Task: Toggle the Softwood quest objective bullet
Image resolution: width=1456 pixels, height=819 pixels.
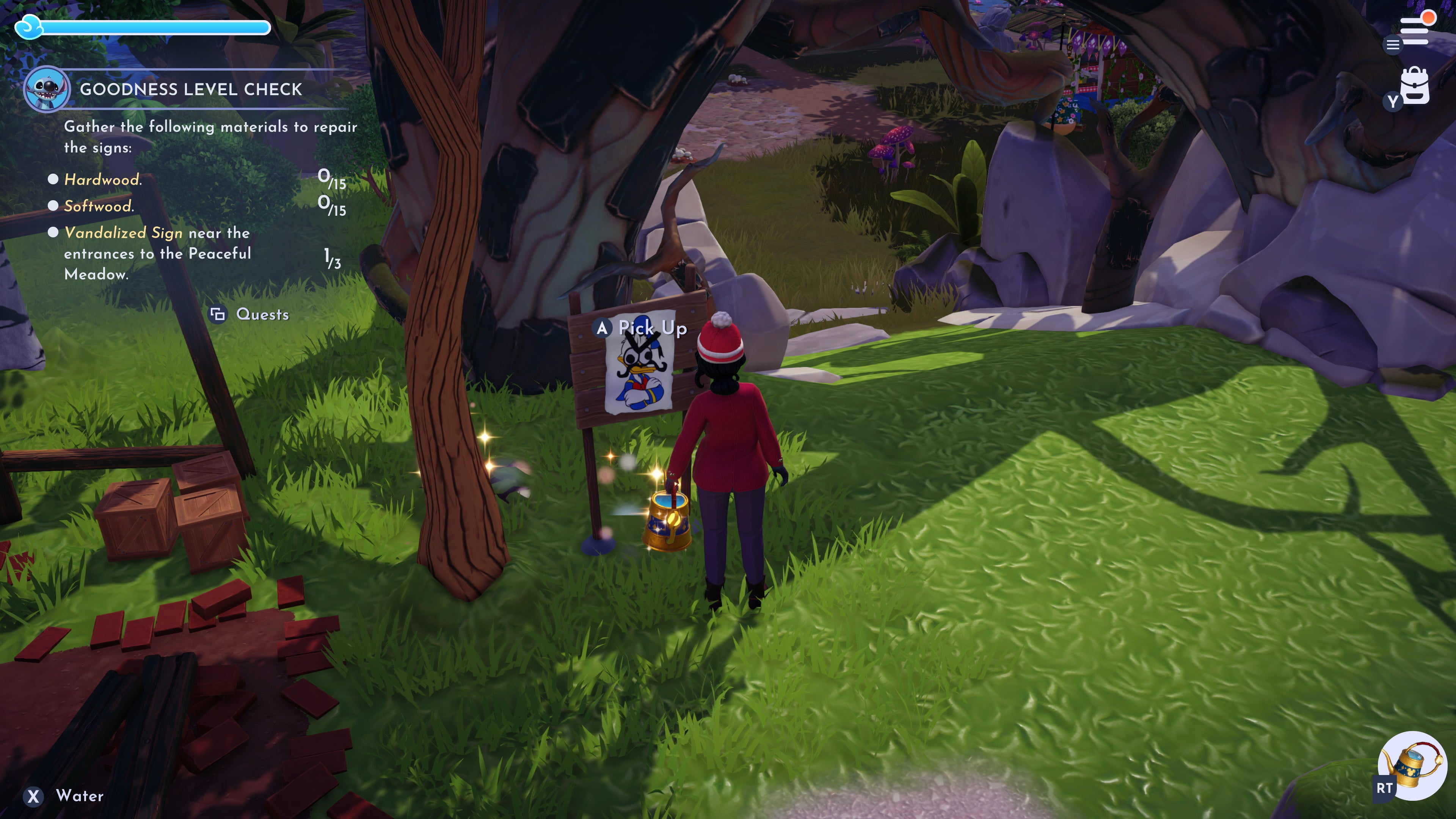Action: tap(54, 206)
